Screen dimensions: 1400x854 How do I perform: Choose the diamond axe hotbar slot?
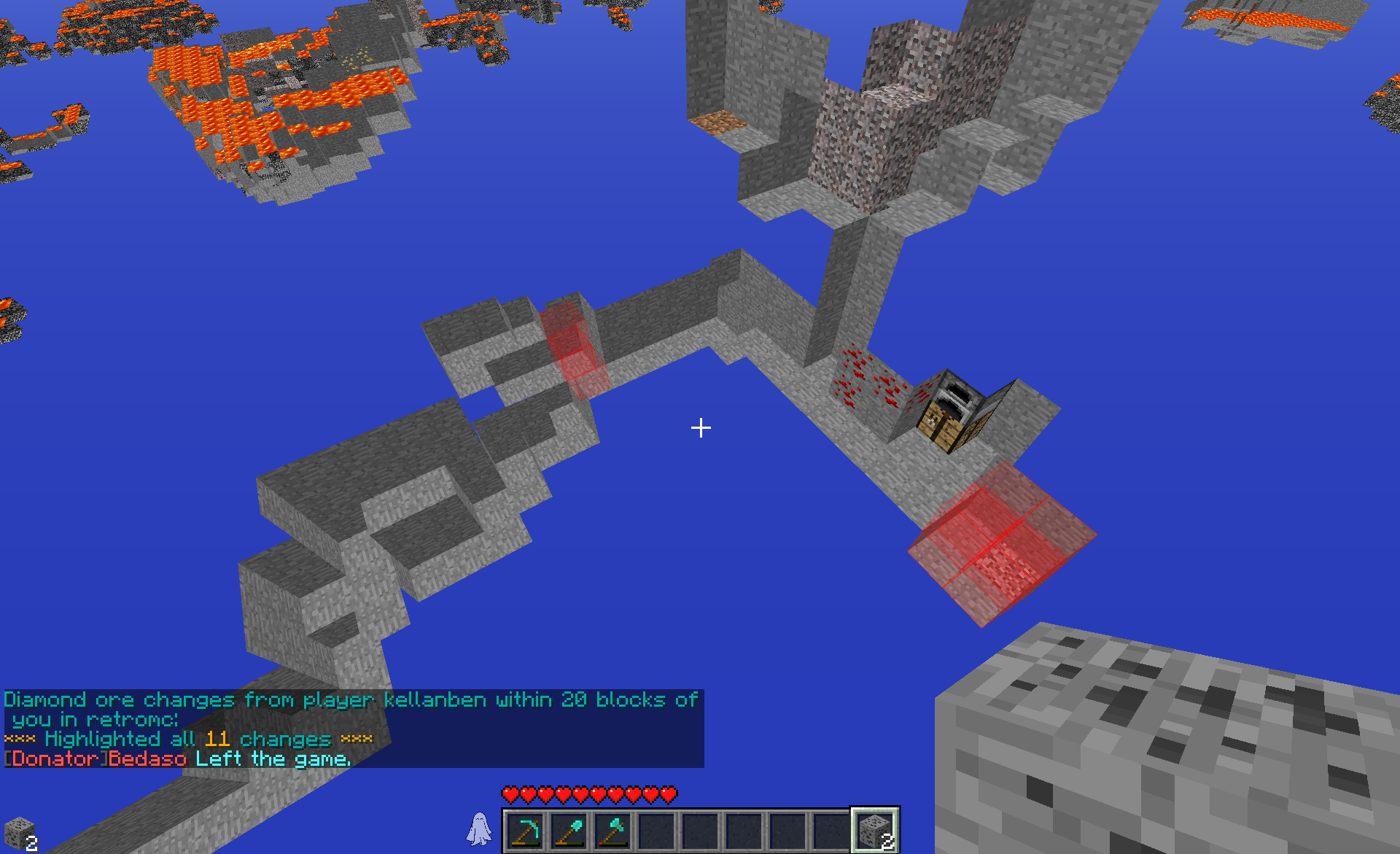click(x=613, y=830)
